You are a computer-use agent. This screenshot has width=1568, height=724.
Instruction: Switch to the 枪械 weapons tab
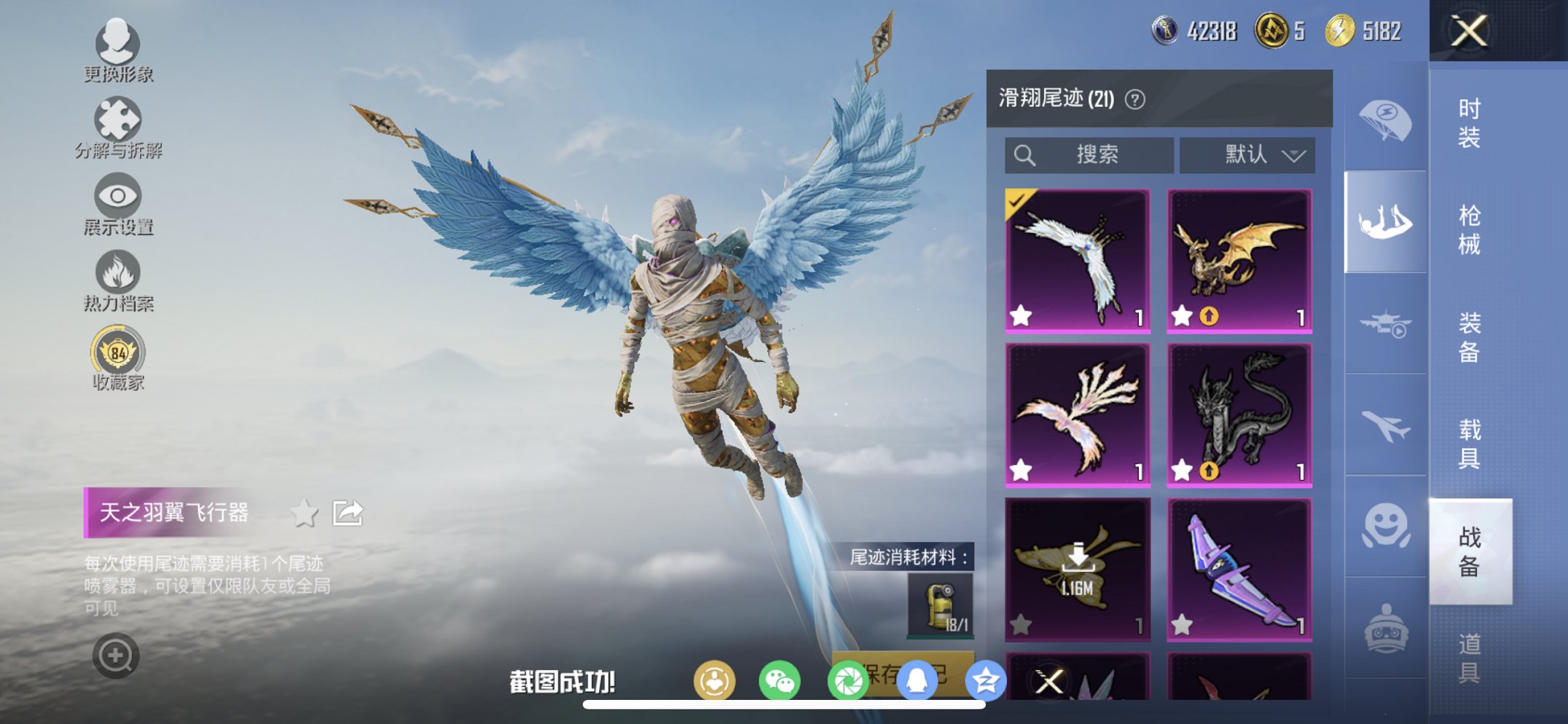pos(1469,226)
